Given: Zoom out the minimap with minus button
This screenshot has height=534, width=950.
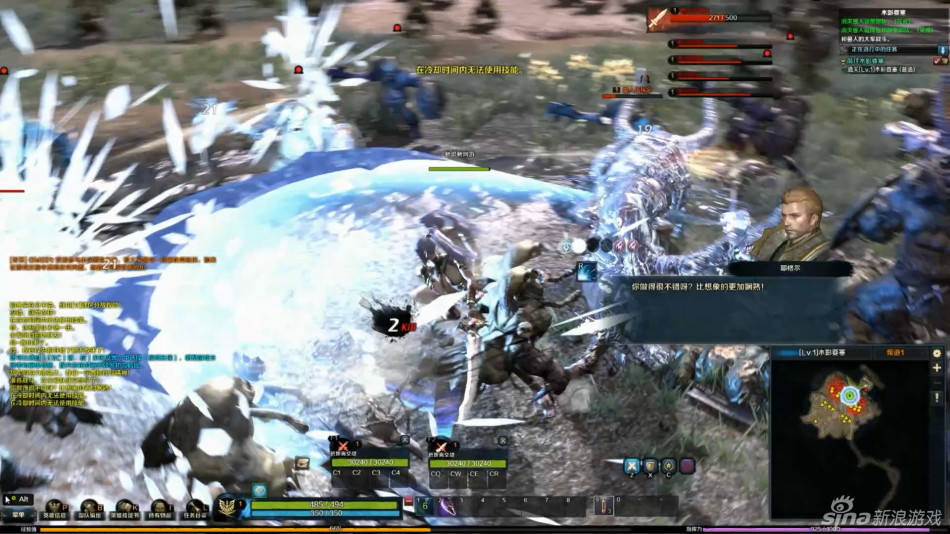Looking at the screenshot, I should click(x=937, y=384).
